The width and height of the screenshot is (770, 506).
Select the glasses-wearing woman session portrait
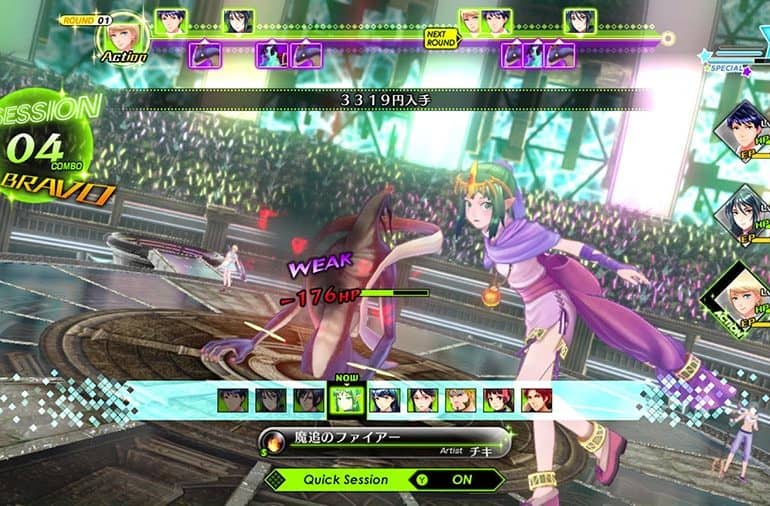[422, 401]
